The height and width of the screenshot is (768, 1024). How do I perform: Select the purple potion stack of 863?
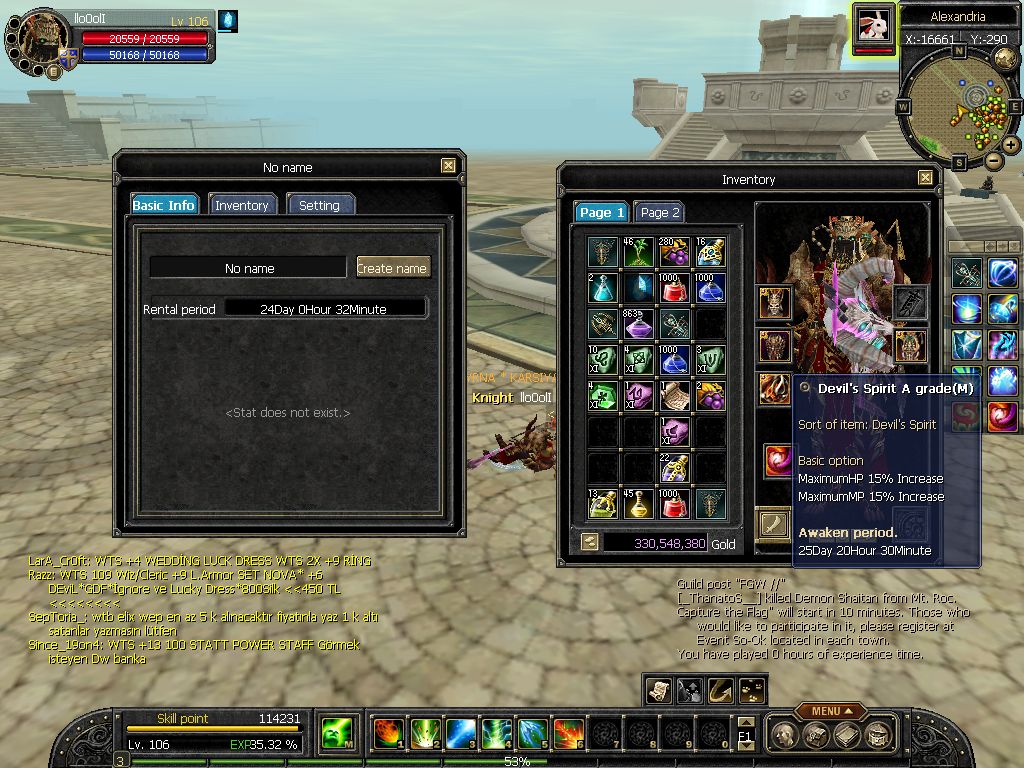[x=639, y=323]
